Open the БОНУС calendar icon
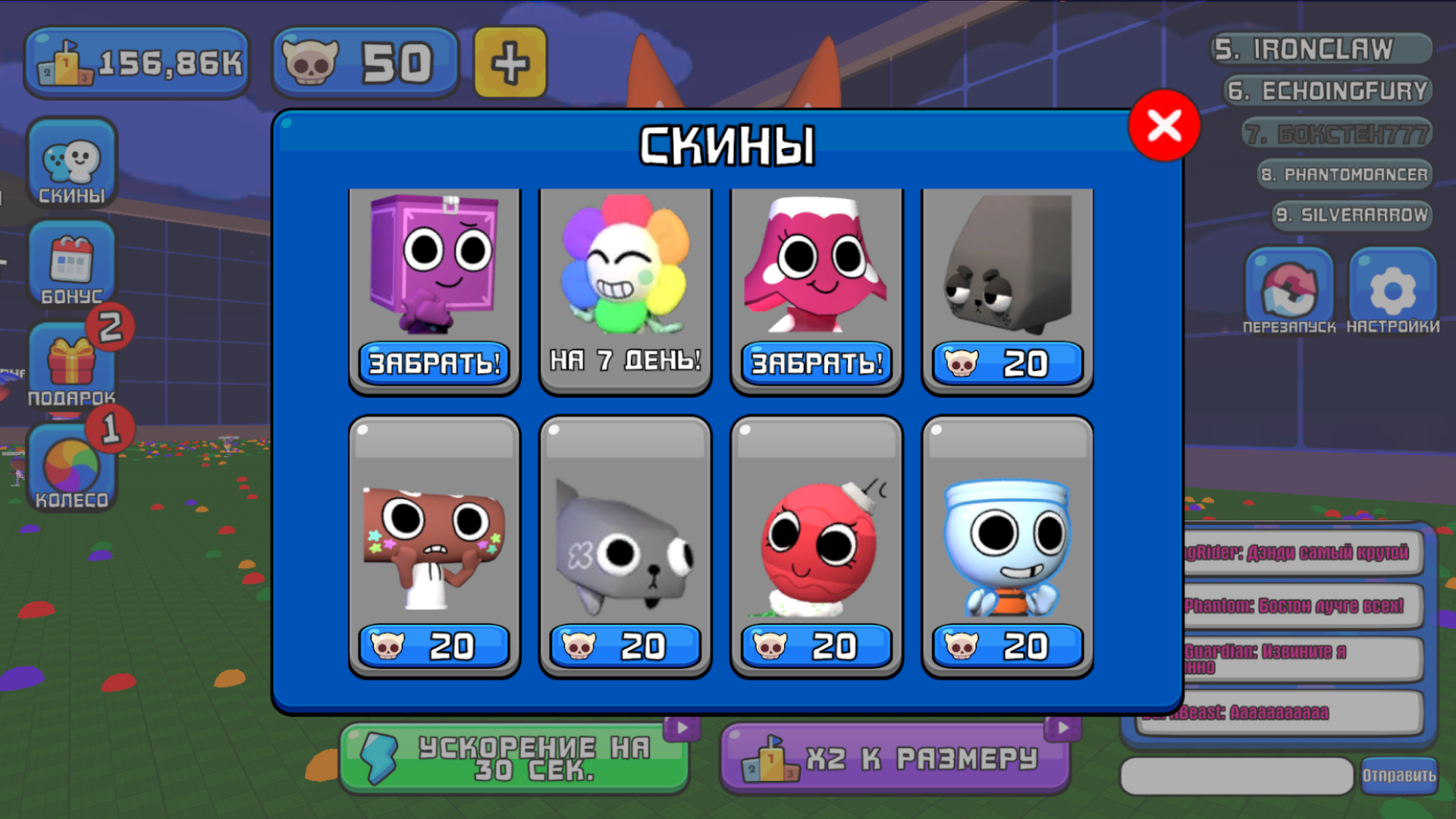 coord(73,265)
